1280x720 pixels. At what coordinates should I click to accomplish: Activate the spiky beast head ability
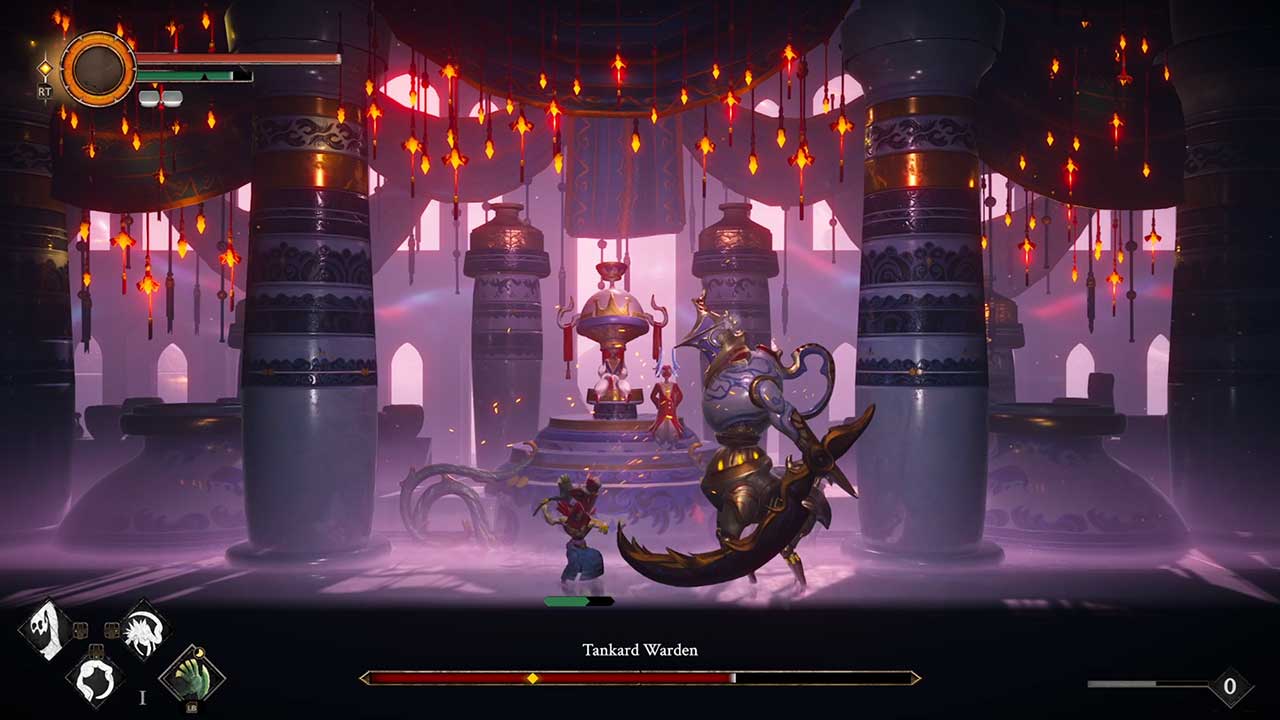coord(144,629)
